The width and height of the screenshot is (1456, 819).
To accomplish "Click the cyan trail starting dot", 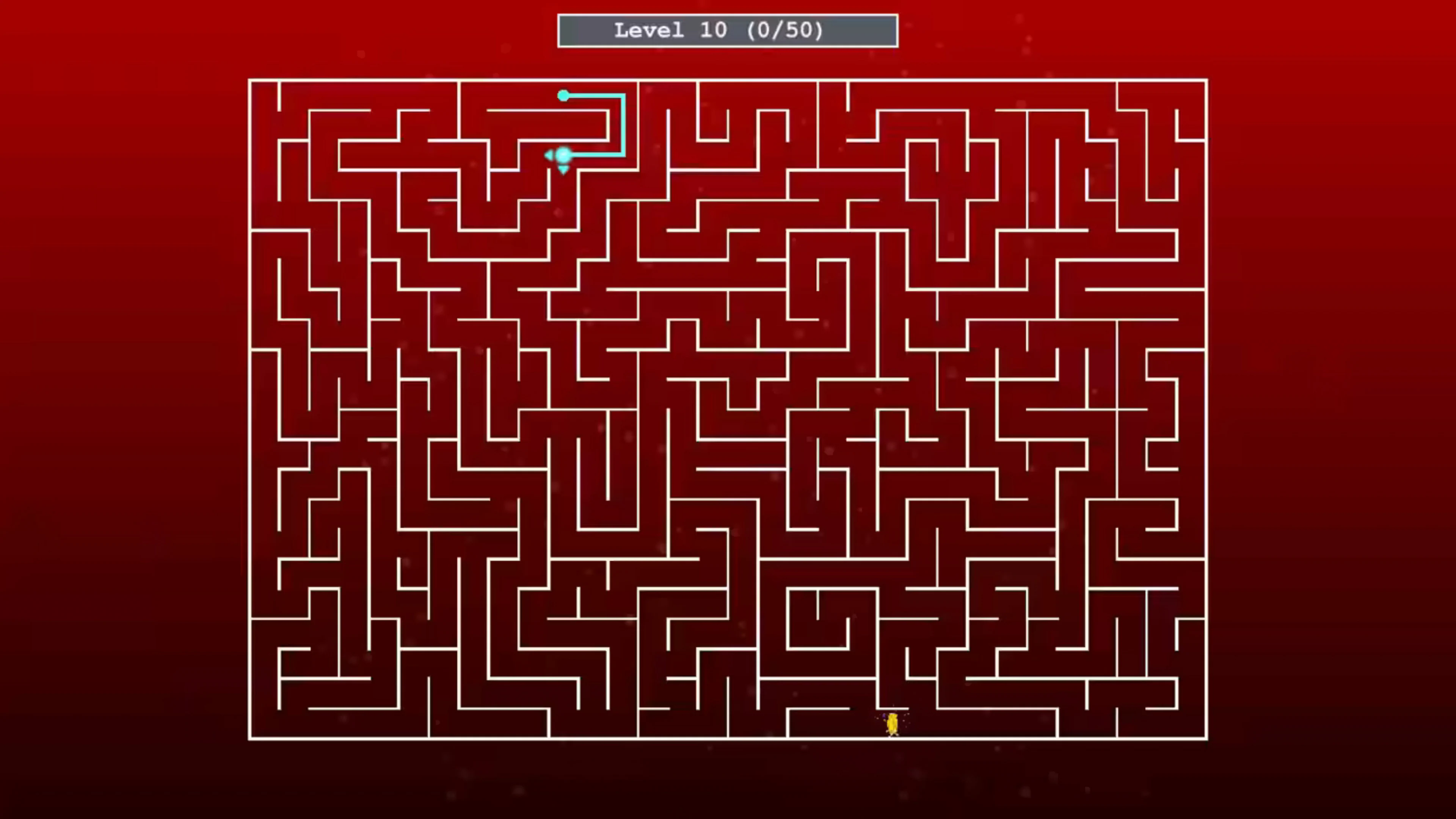I will pyautogui.click(x=563, y=96).
